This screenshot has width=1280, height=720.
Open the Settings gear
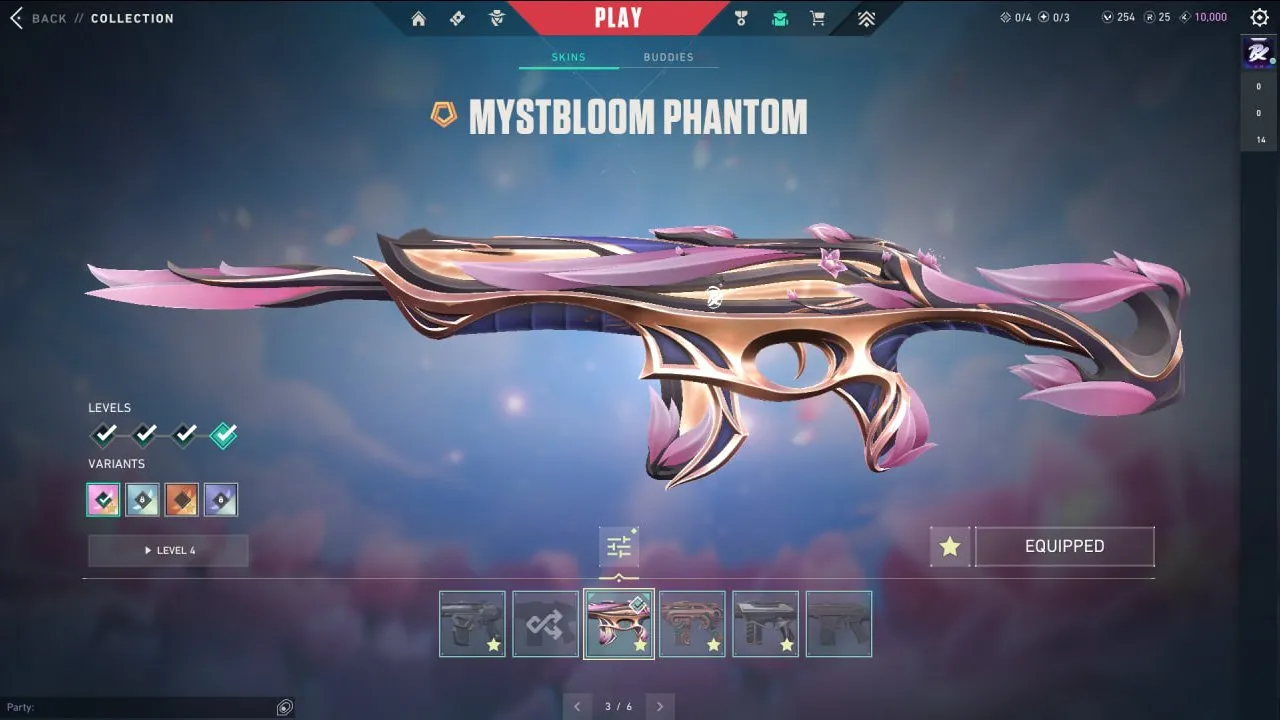[x=1258, y=17]
